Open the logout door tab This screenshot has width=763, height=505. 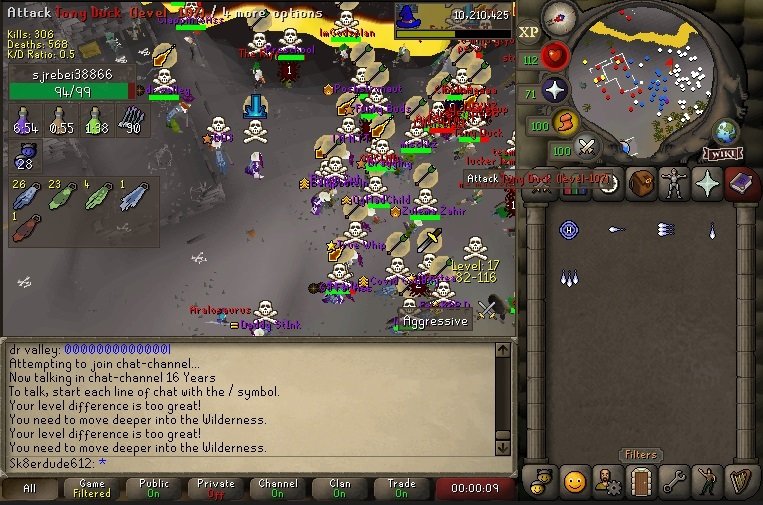[640, 480]
